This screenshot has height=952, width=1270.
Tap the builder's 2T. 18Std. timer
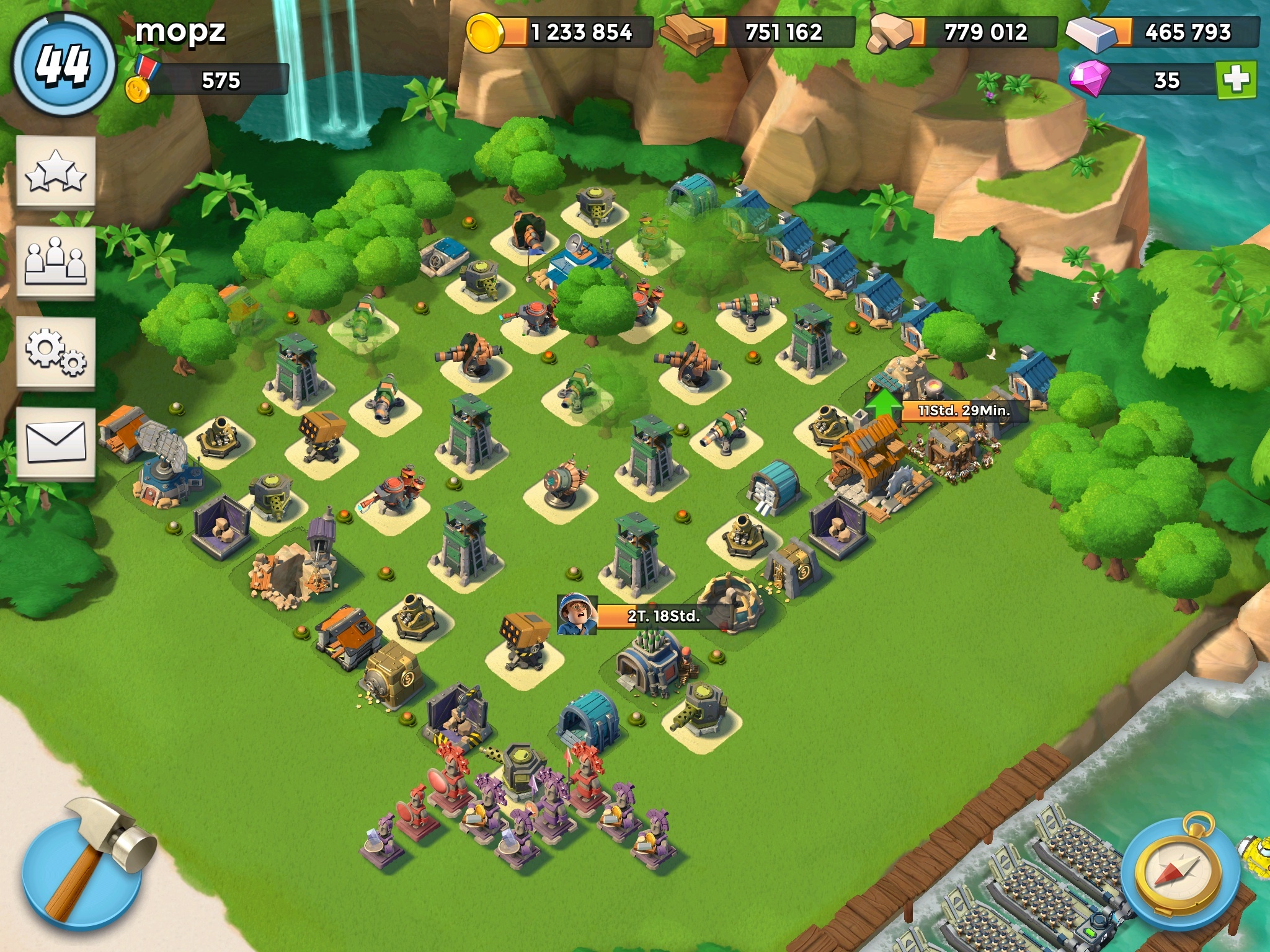(x=662, y=616)
